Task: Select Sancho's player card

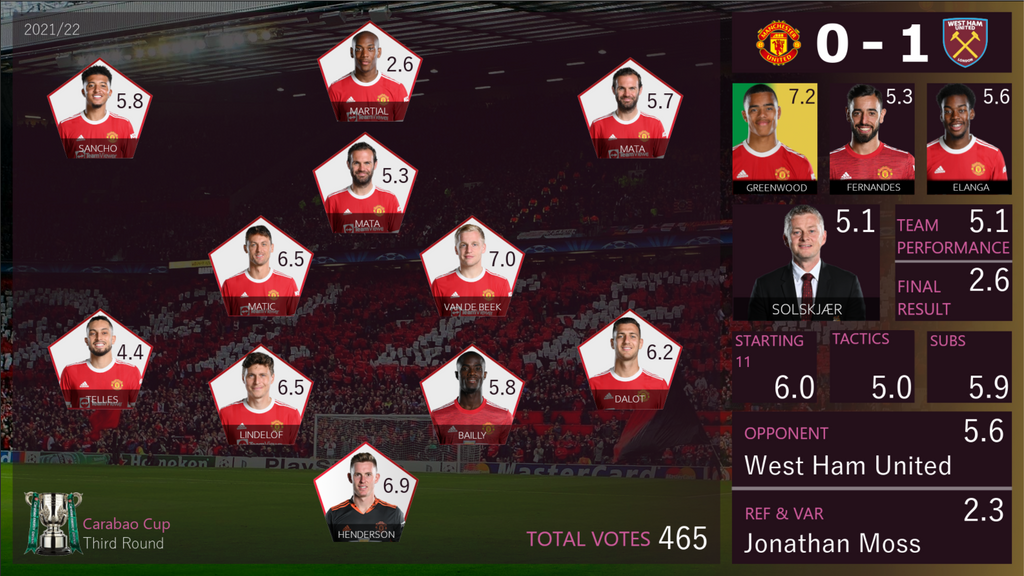Action: coord(97,112)
